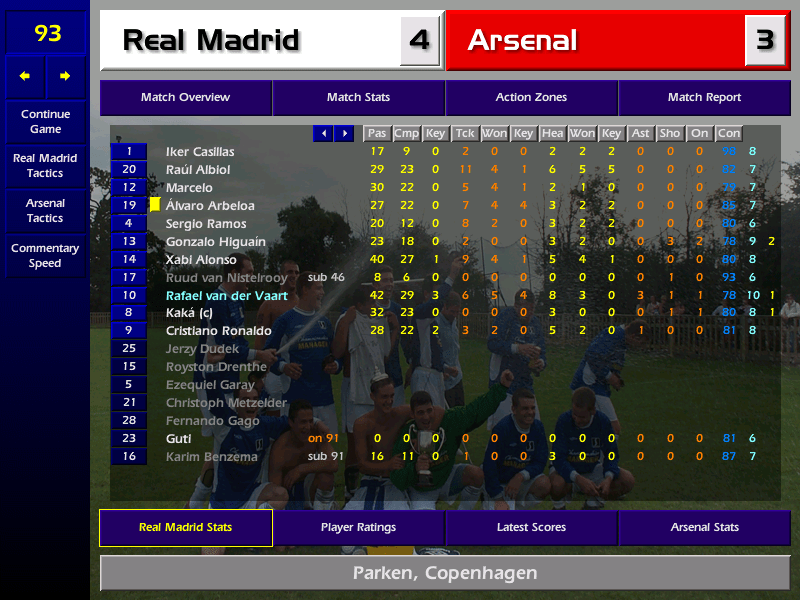800x600 pixels.
Task: Click Continue Game button
Action: point(45,121)
